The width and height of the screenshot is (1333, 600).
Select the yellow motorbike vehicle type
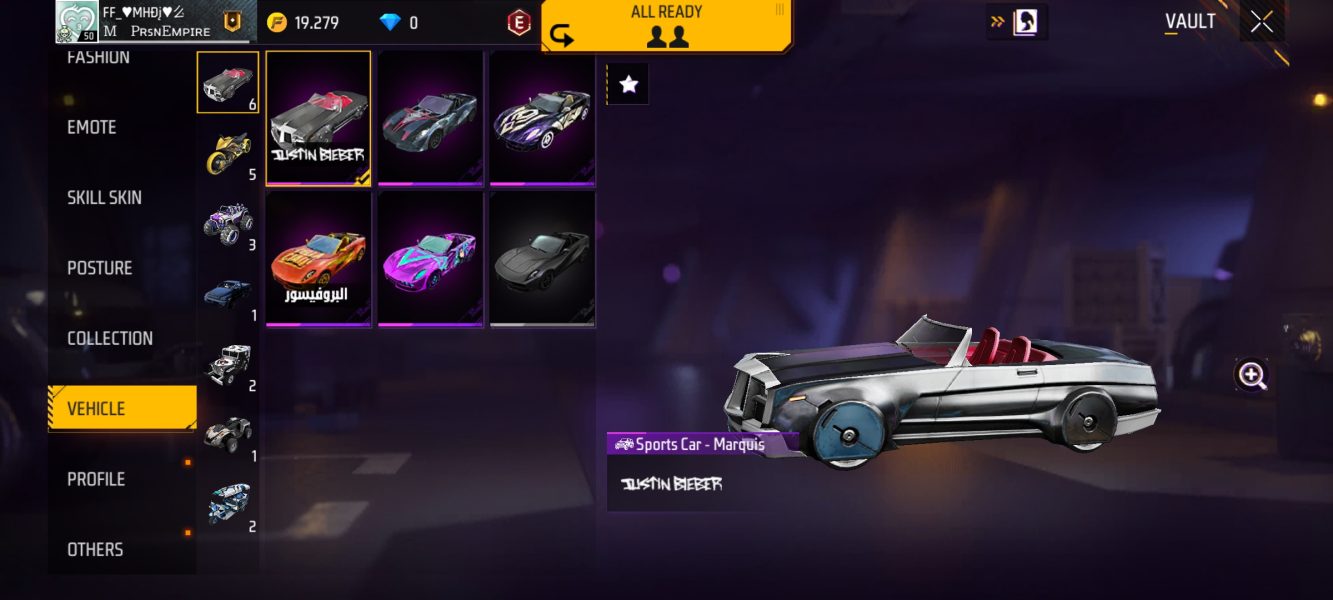[228, 154]
